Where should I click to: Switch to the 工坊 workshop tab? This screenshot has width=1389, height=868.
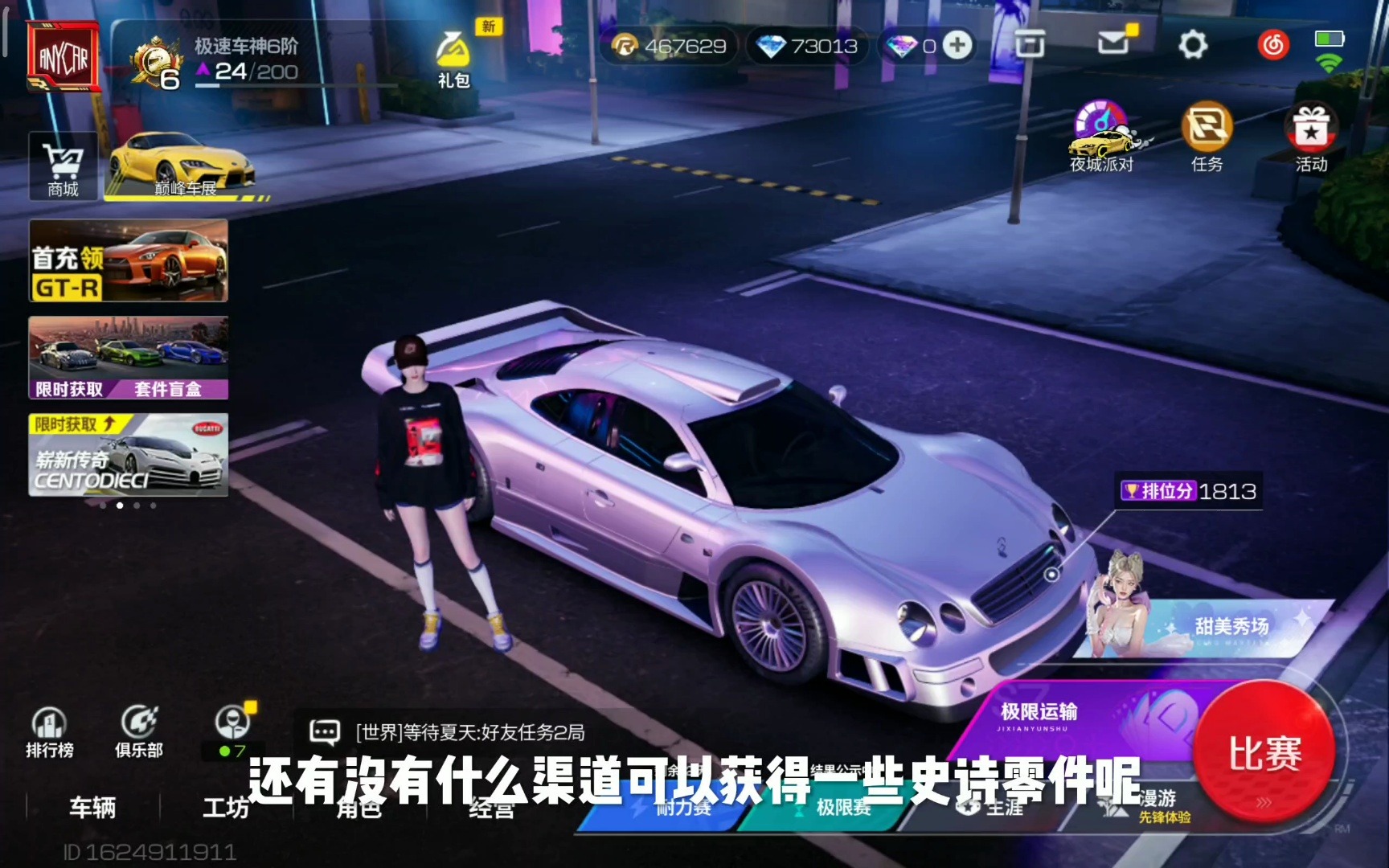pos(226,807)
